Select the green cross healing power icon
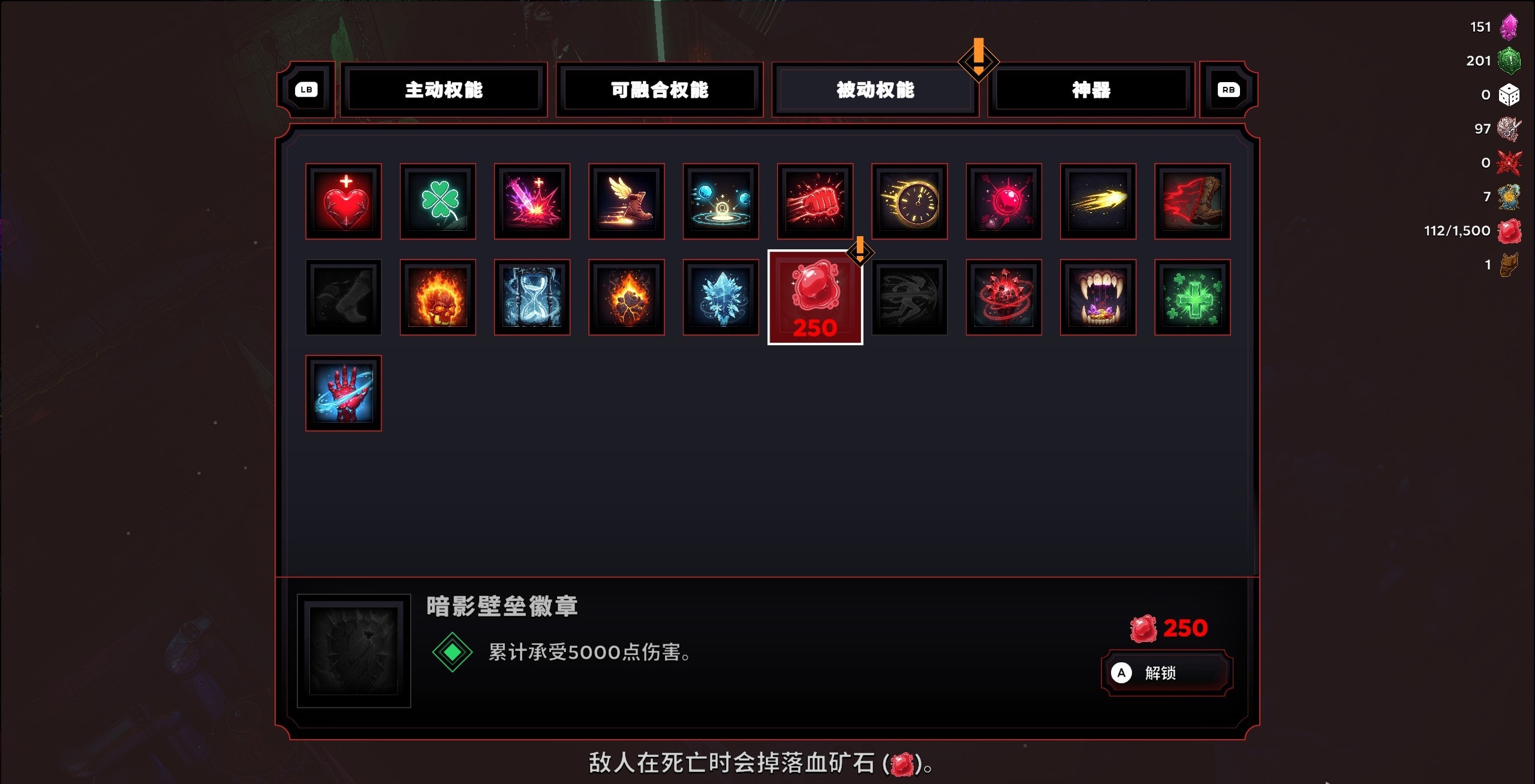This screenshot has height=784, width=1535. click(x=1192, y=297)
